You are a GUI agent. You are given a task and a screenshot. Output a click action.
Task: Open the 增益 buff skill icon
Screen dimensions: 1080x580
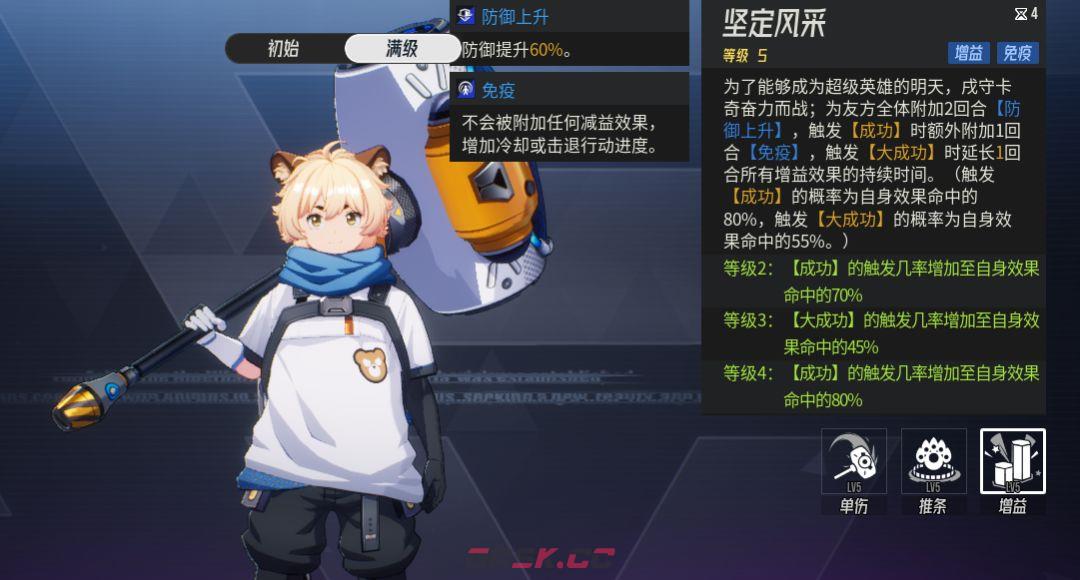pos(1012,462)
